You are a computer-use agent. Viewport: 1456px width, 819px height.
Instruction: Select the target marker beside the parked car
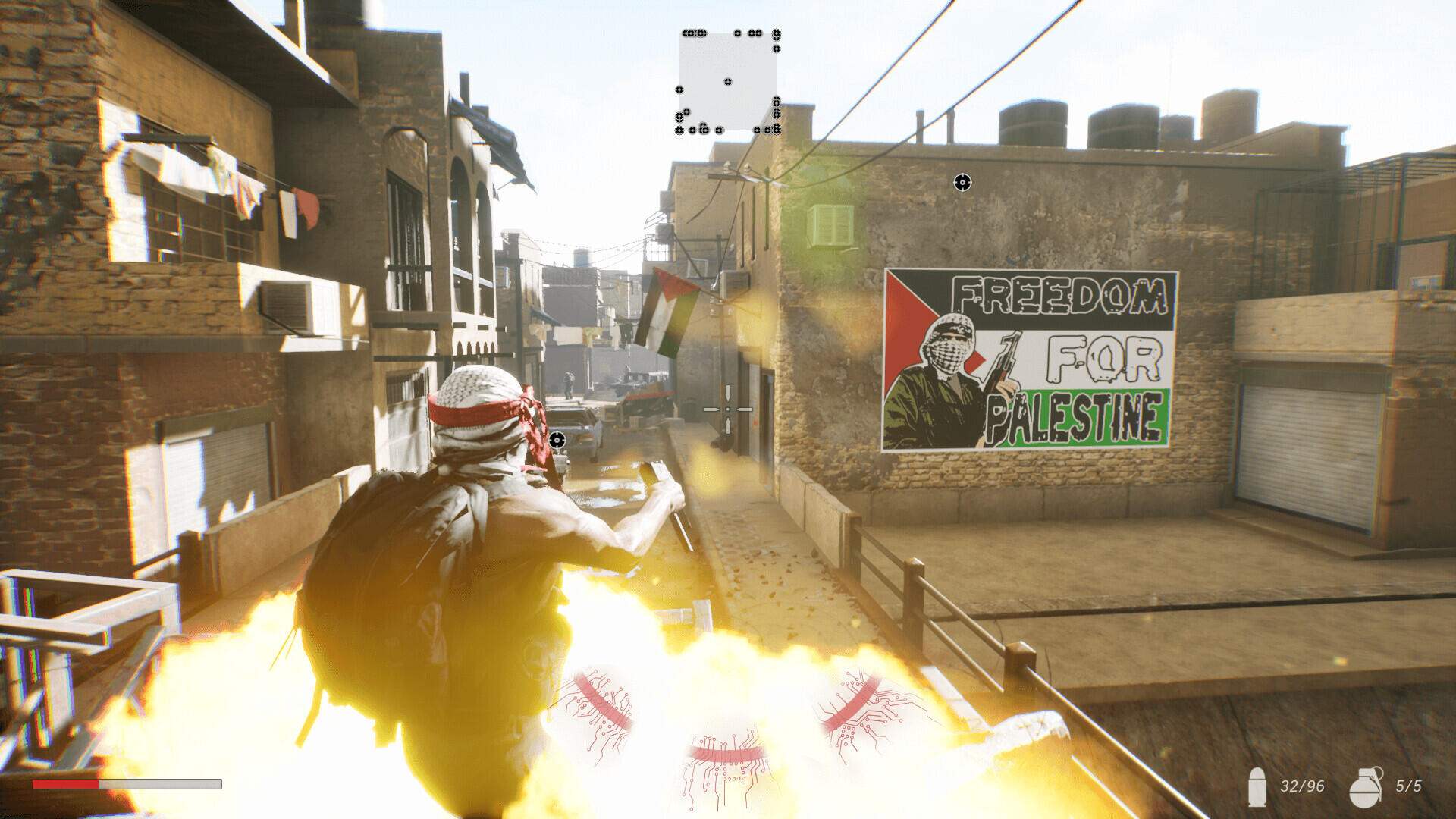click(x=557, y=440)
